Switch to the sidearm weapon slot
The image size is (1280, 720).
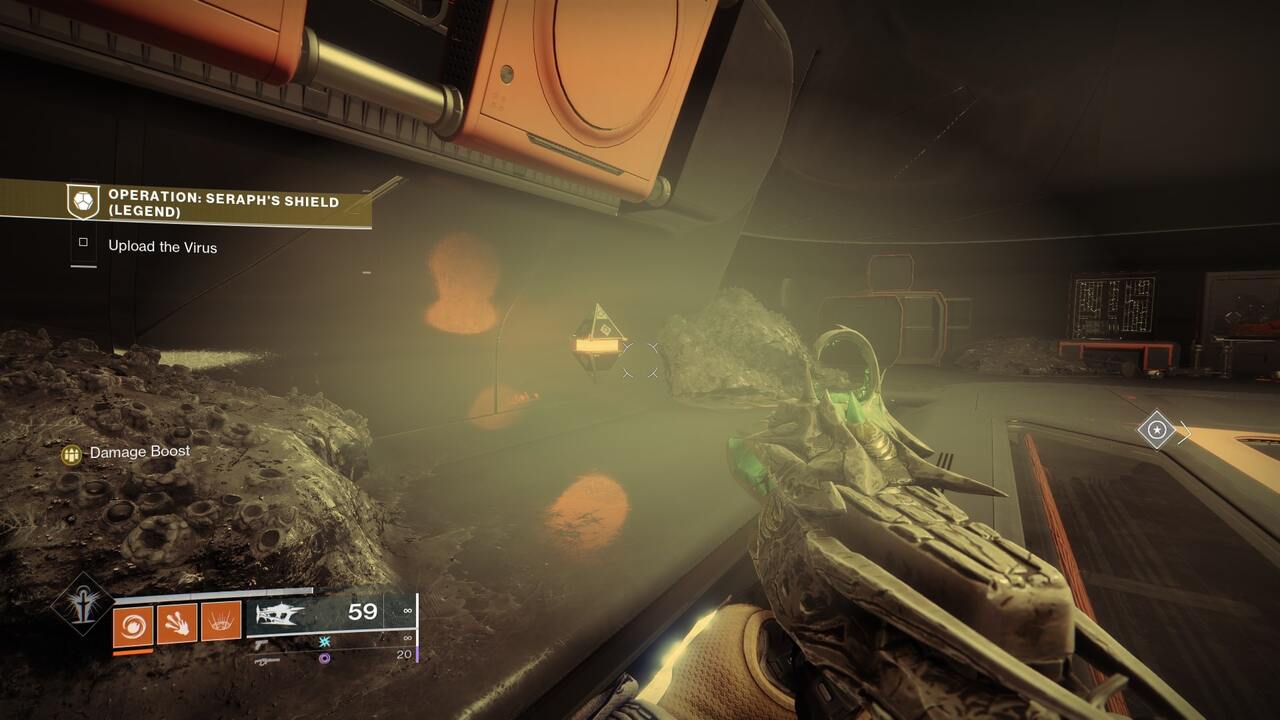coord(261,646)
